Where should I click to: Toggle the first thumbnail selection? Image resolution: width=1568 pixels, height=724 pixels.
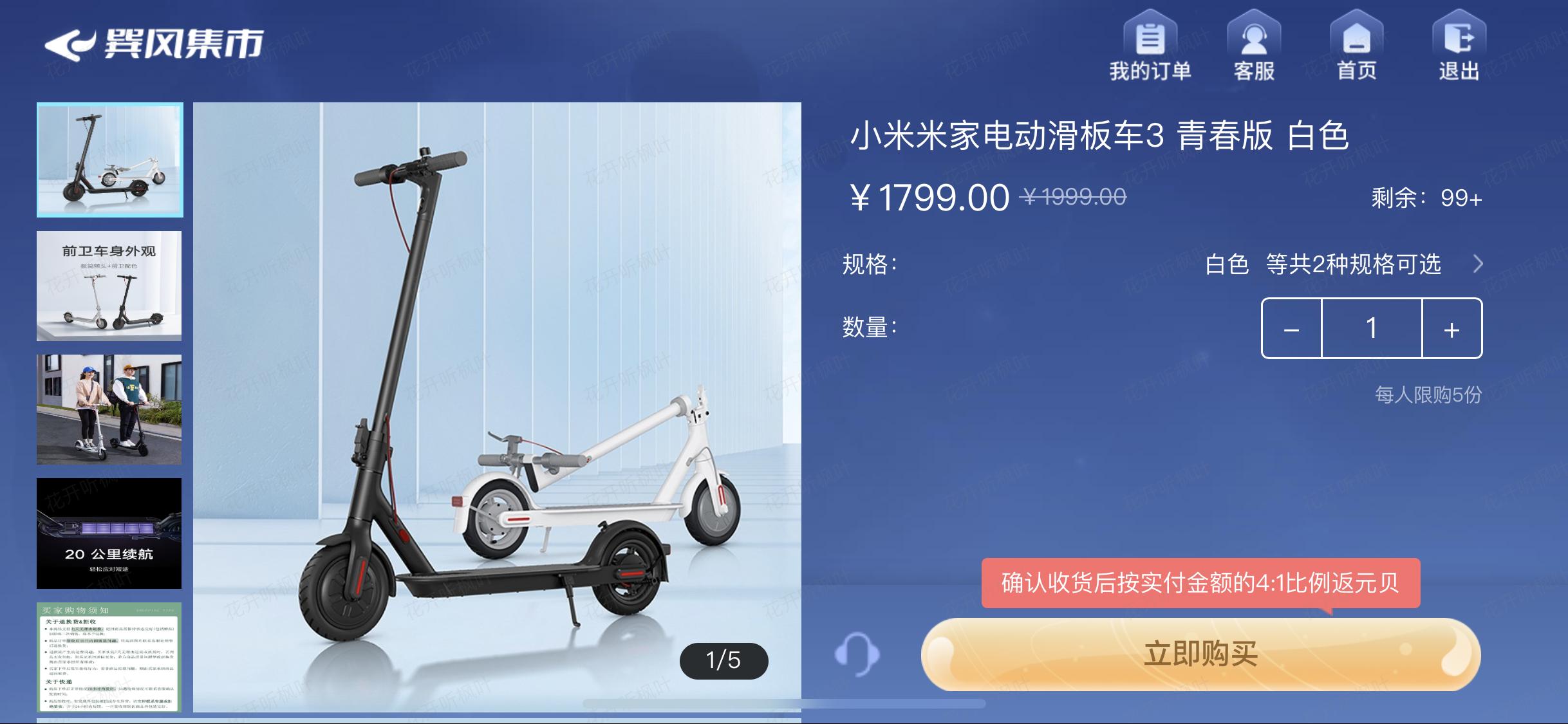(109, 159)
